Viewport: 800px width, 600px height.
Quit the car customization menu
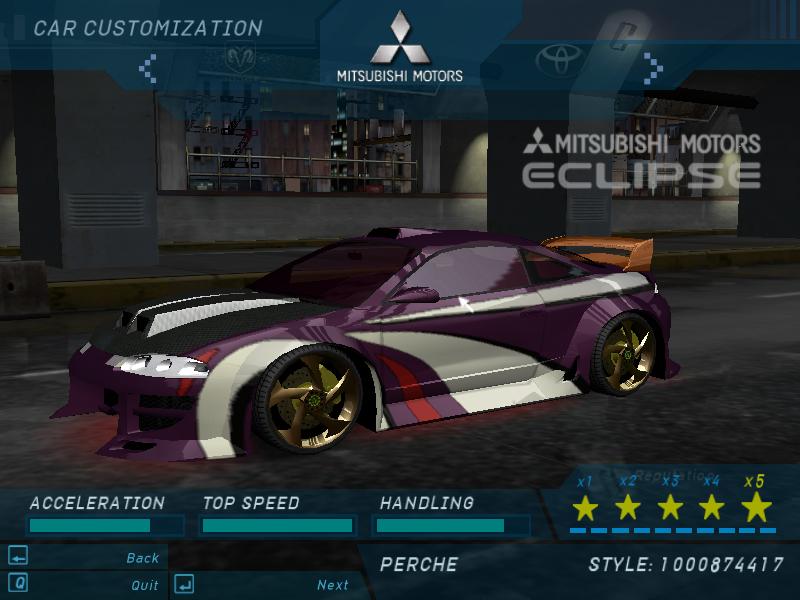[x=144, y=584]
